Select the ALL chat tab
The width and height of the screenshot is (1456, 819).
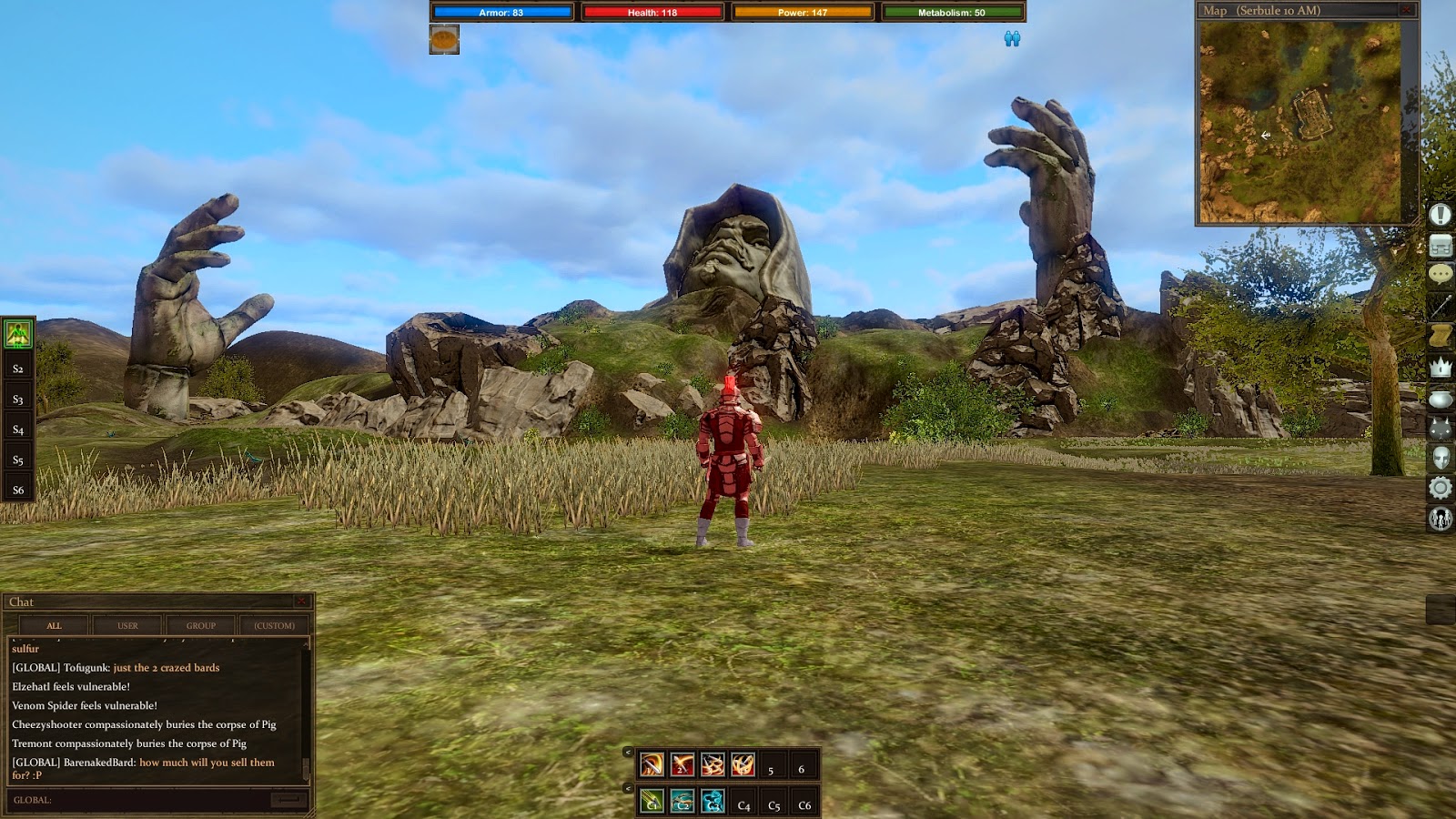click(55, 625)
